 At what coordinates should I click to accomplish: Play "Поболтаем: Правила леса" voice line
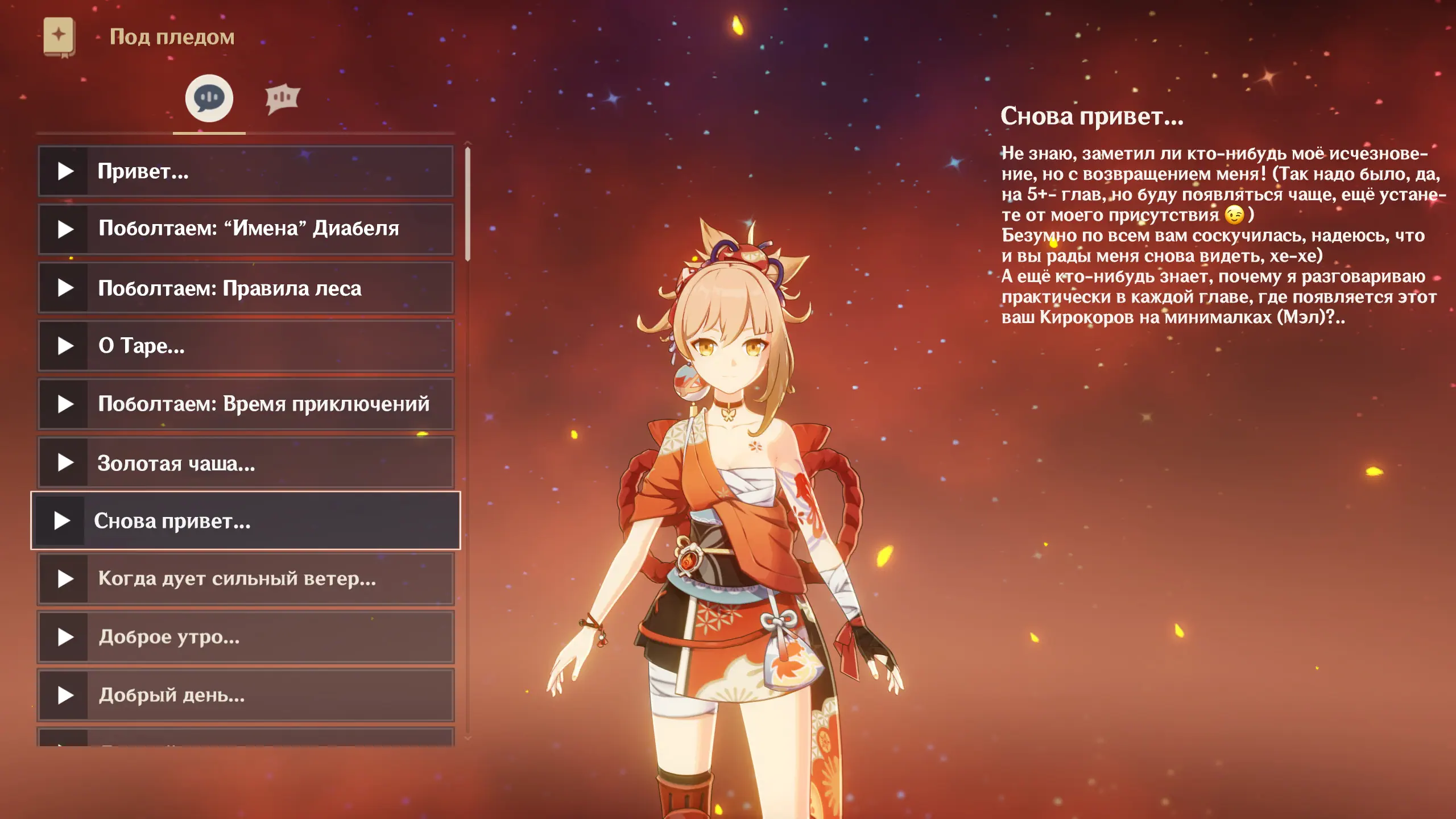[246, 288]
